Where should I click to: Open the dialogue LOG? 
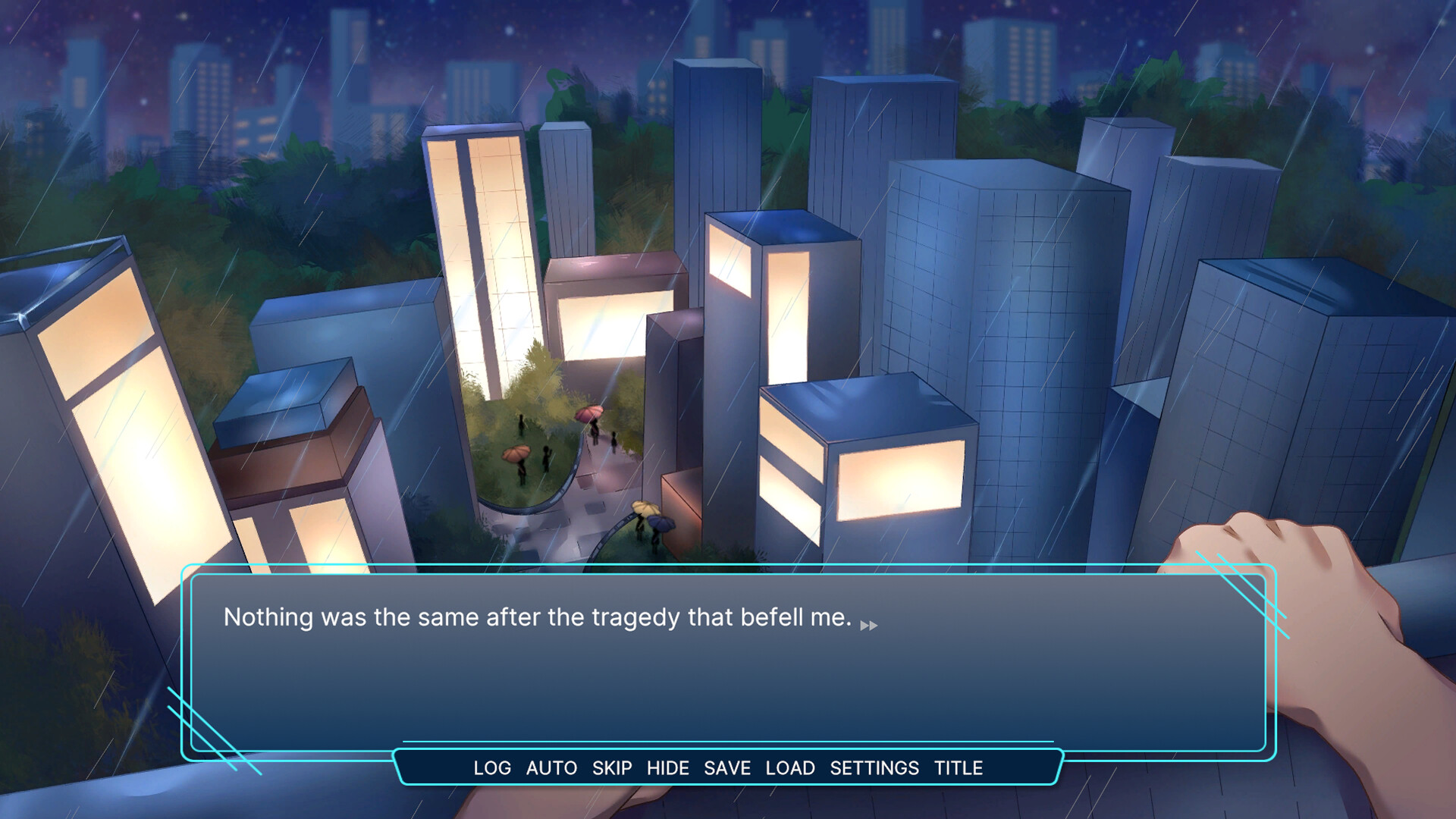pyautogui.click(x=492, y=768)
